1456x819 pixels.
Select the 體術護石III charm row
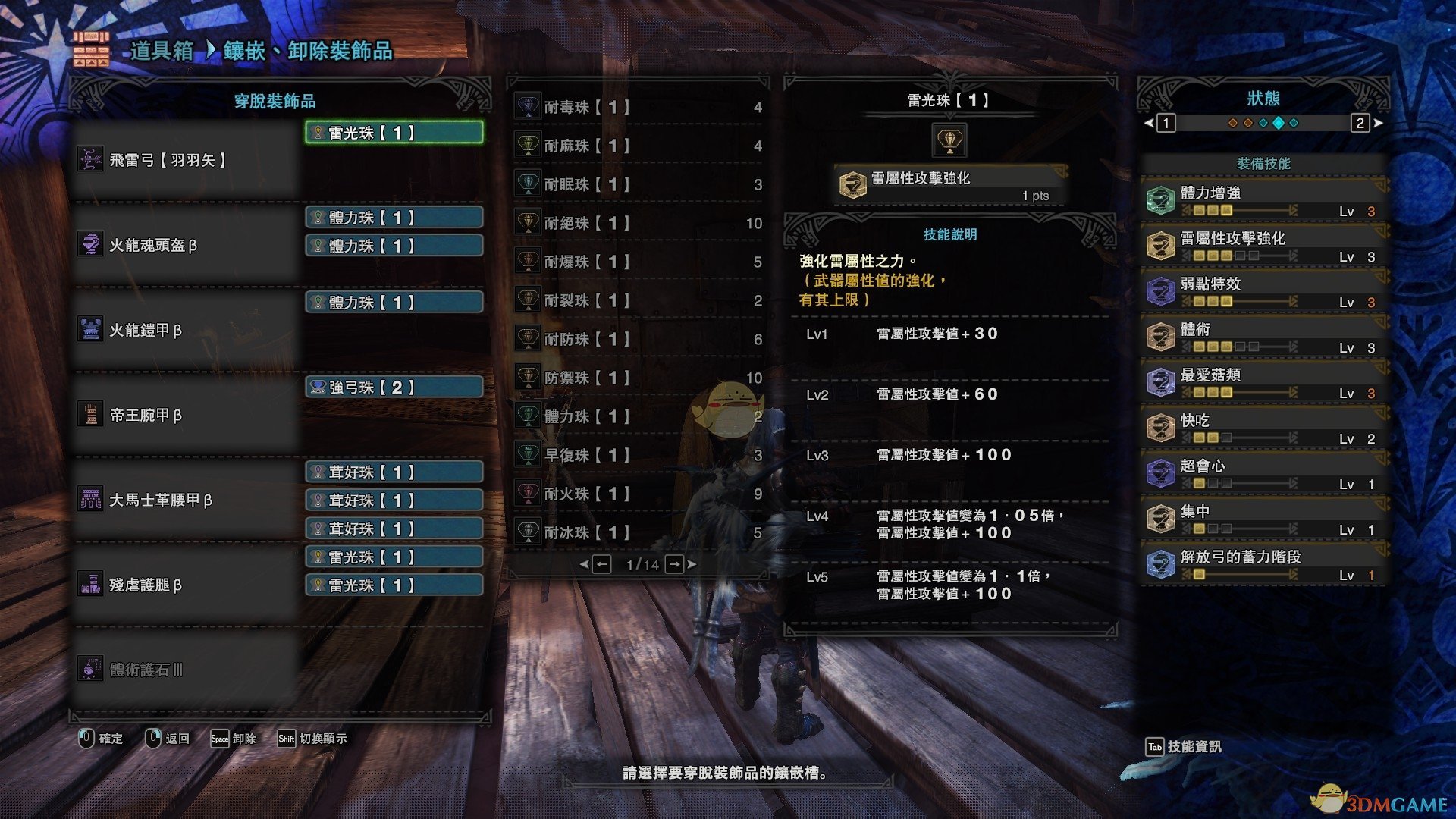pos(186,670)
